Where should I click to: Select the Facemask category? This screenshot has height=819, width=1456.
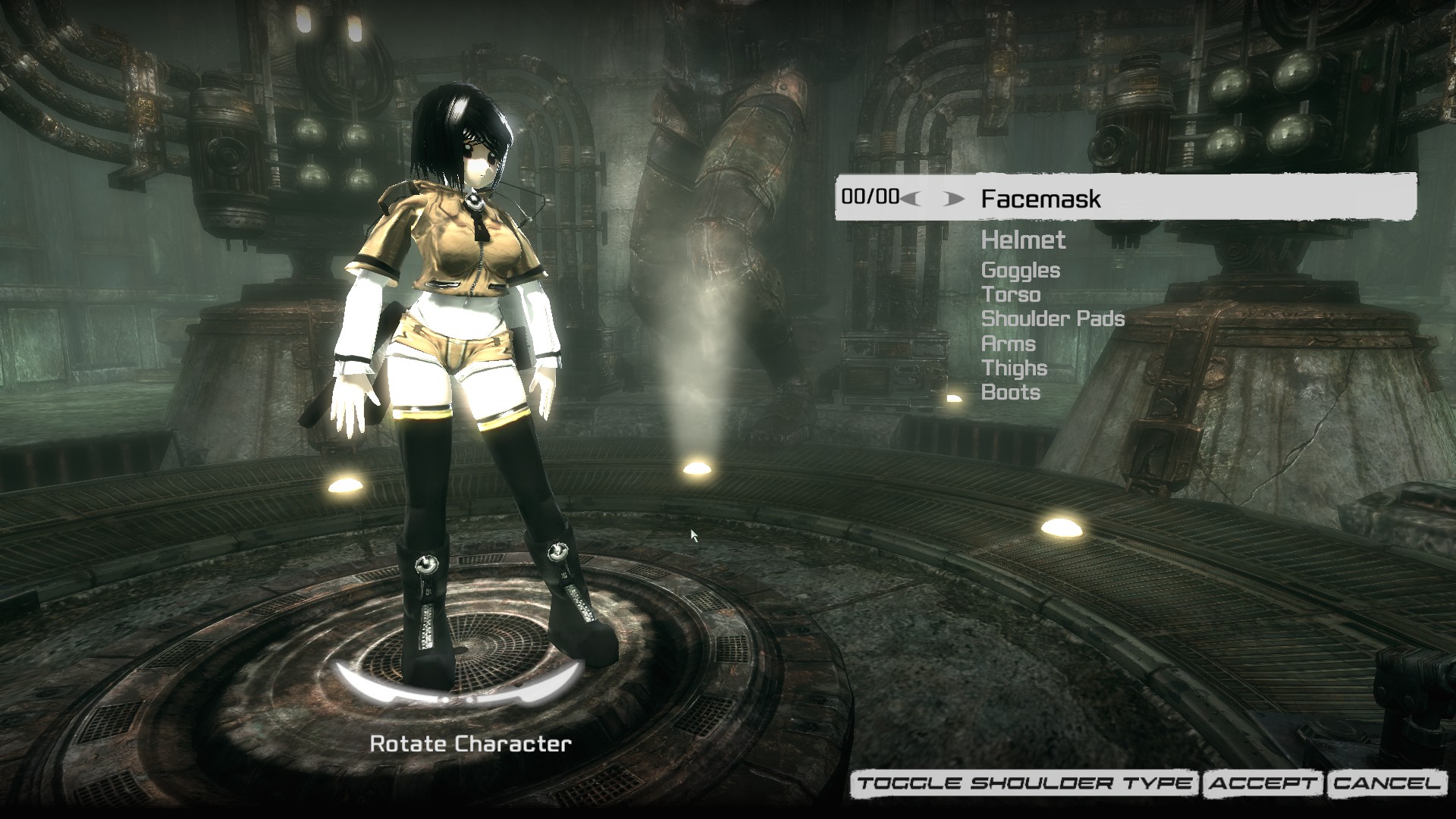[1040, 199]
